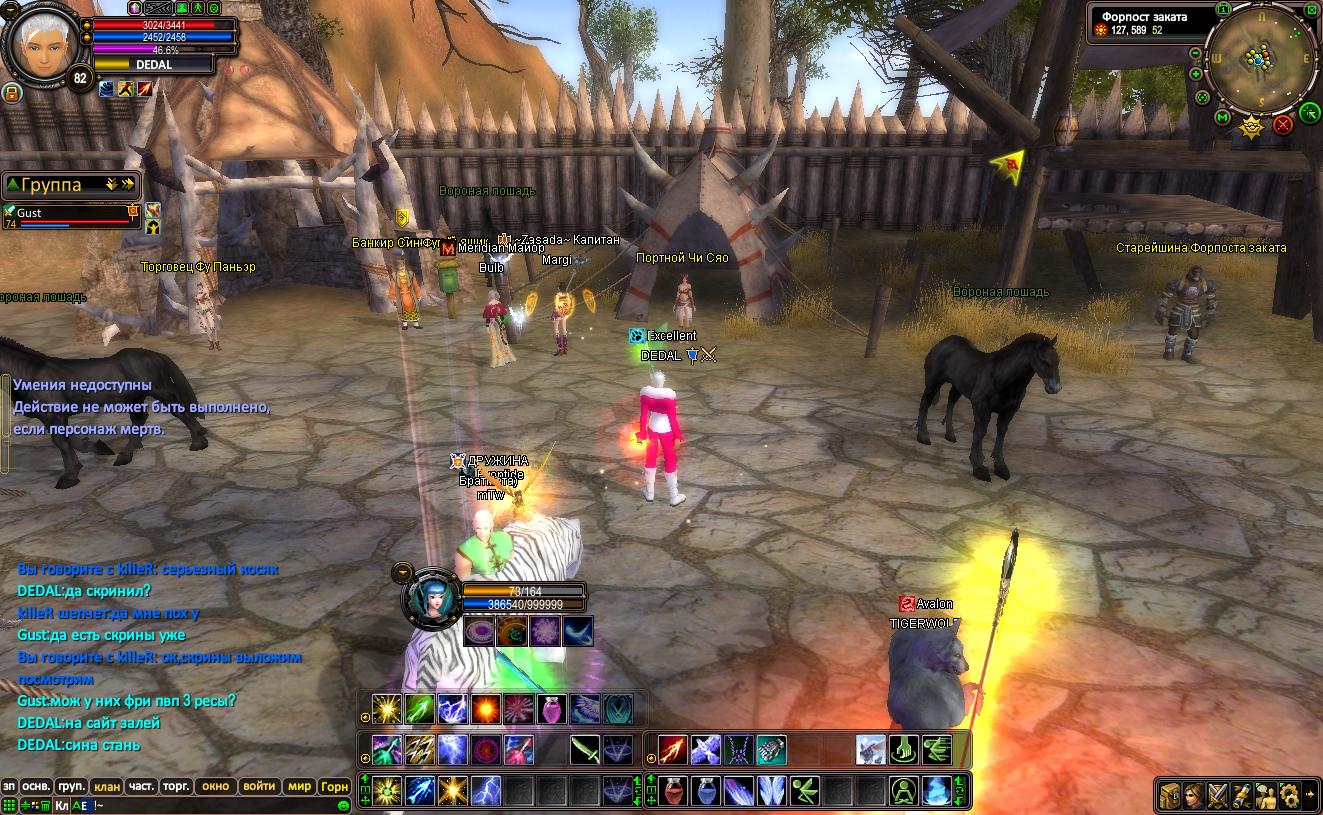Open the treasure chest inventory icon
Image resolution: width=1323 pixels, height=815 pixels.
point(1171,795)
